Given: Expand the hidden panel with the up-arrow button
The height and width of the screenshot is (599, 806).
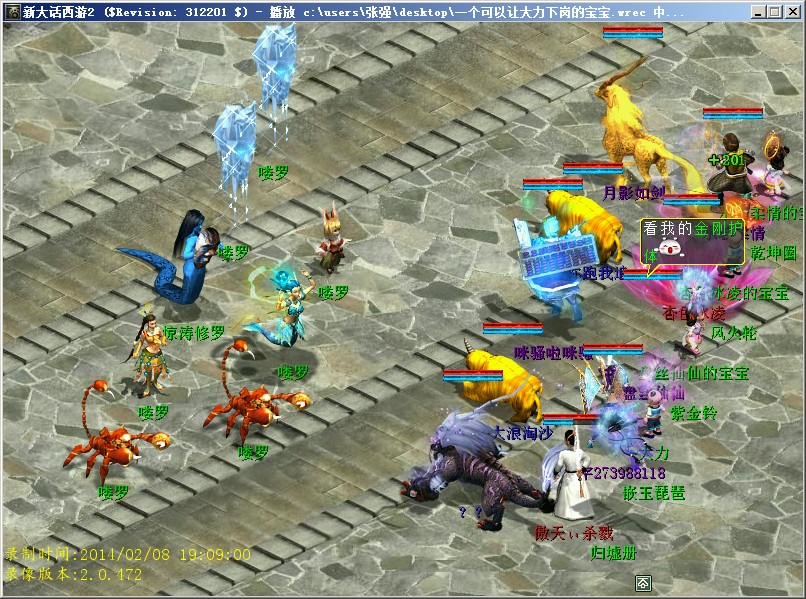Looking at the screenshot, I should 644,583.
